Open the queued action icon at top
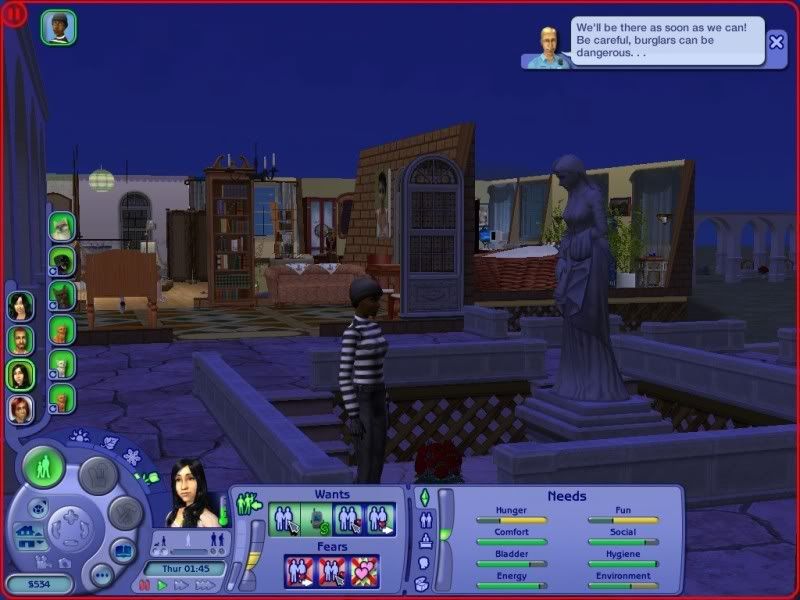800x600 pixels. point(58,28)
